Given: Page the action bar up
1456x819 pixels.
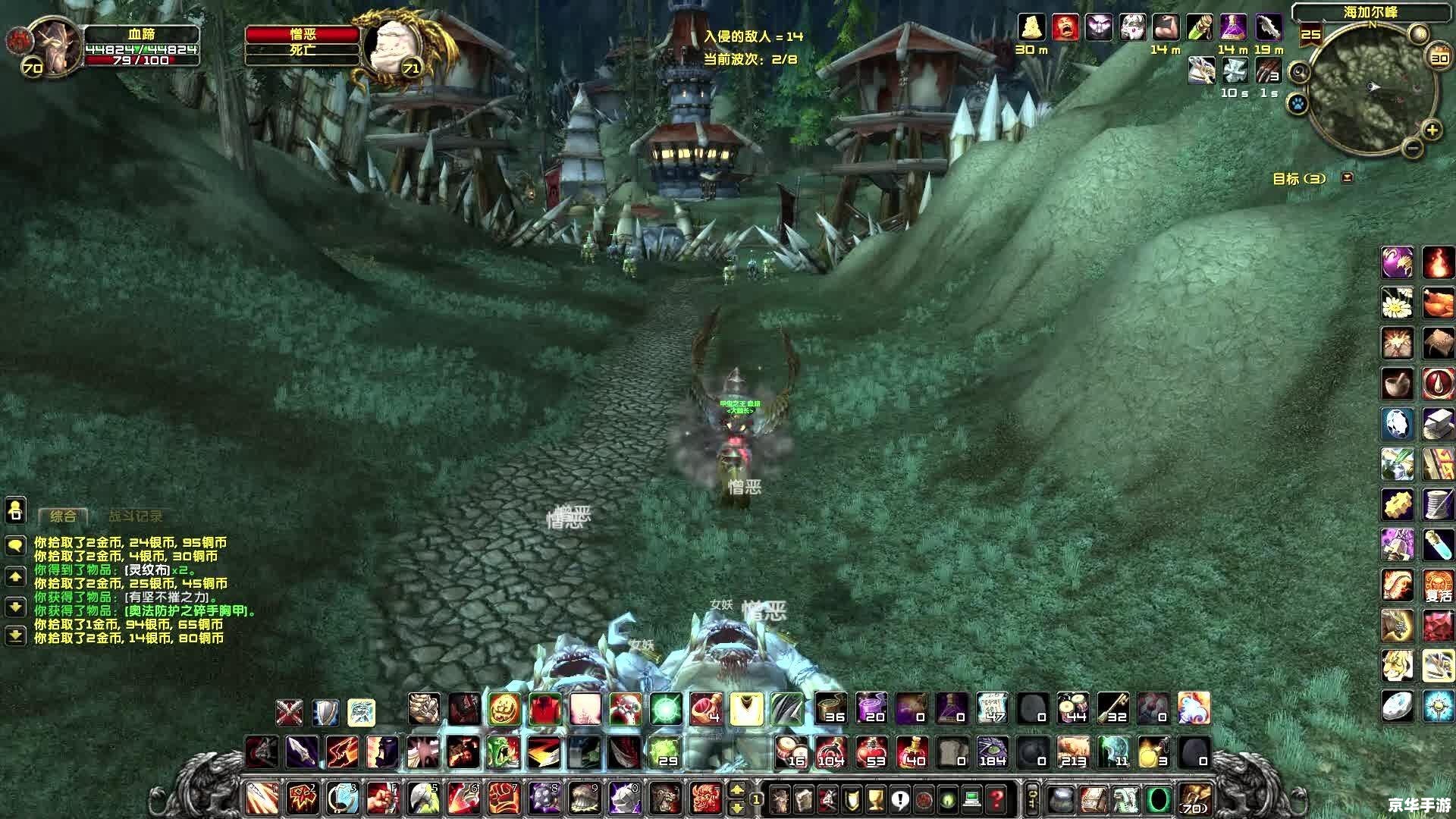Looking at the screenshot, I should 736,790.
